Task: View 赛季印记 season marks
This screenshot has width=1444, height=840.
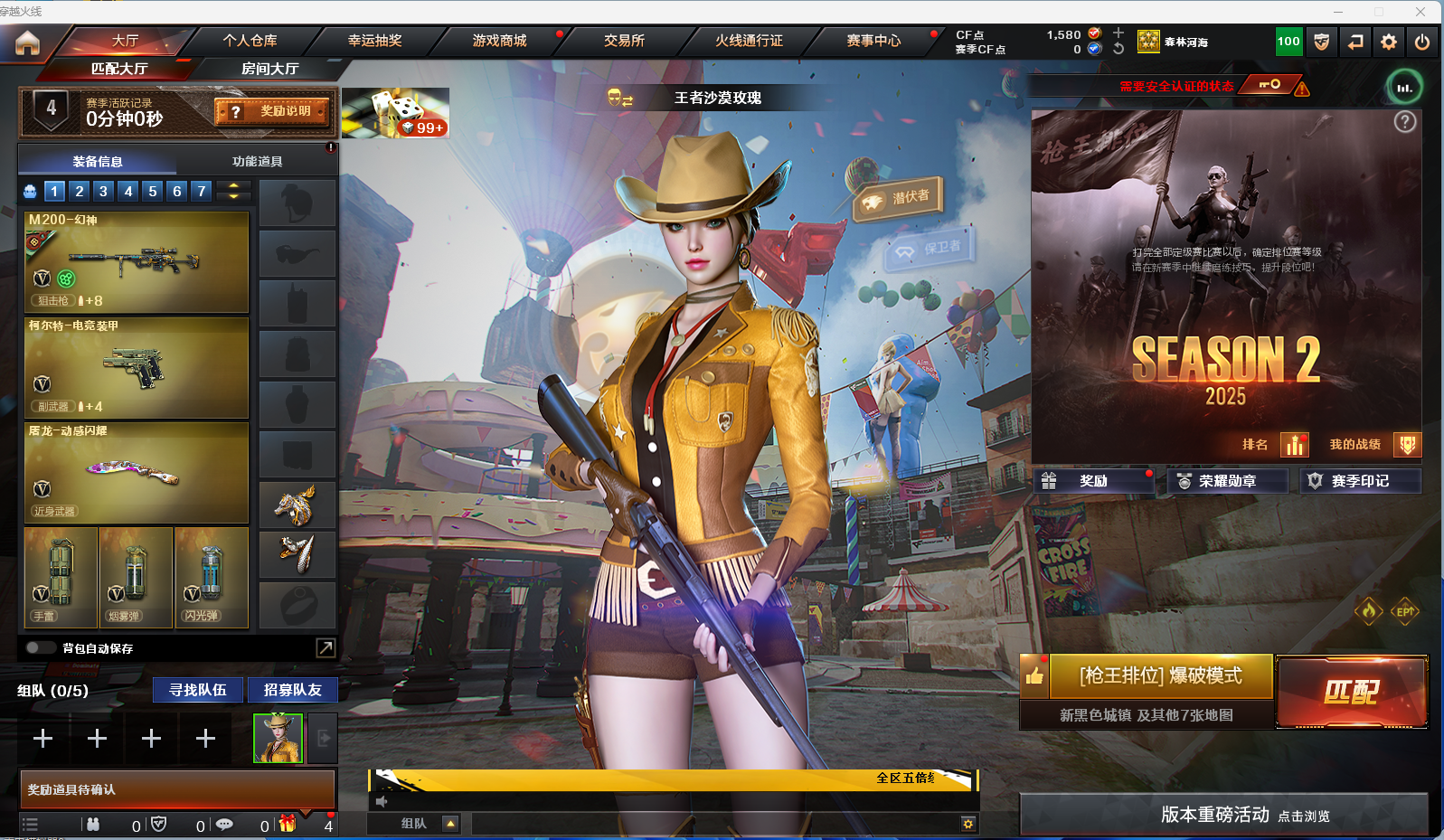Action: 1359,481
